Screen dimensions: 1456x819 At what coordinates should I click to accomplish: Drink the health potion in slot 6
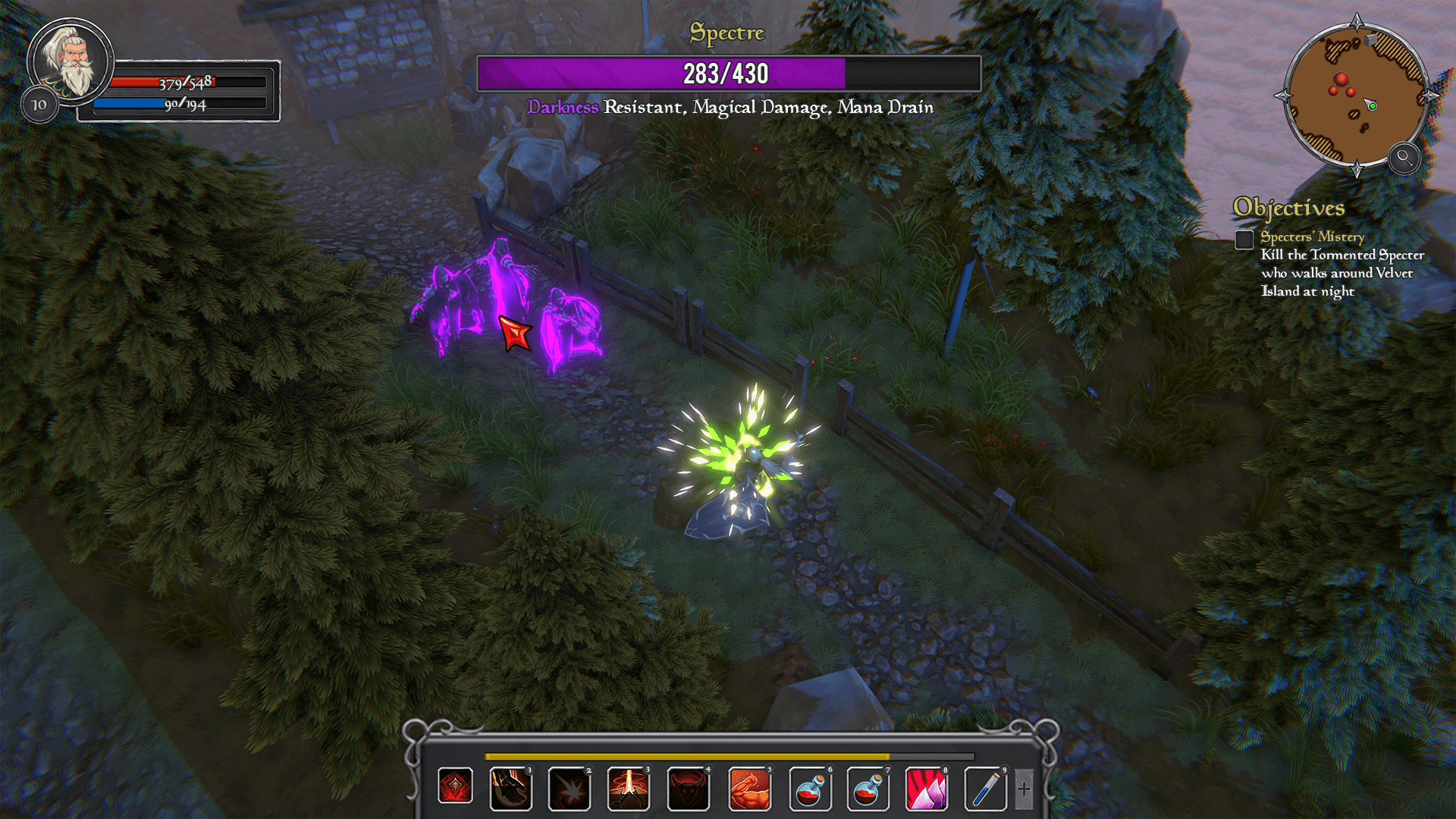(x=809, y=789)
